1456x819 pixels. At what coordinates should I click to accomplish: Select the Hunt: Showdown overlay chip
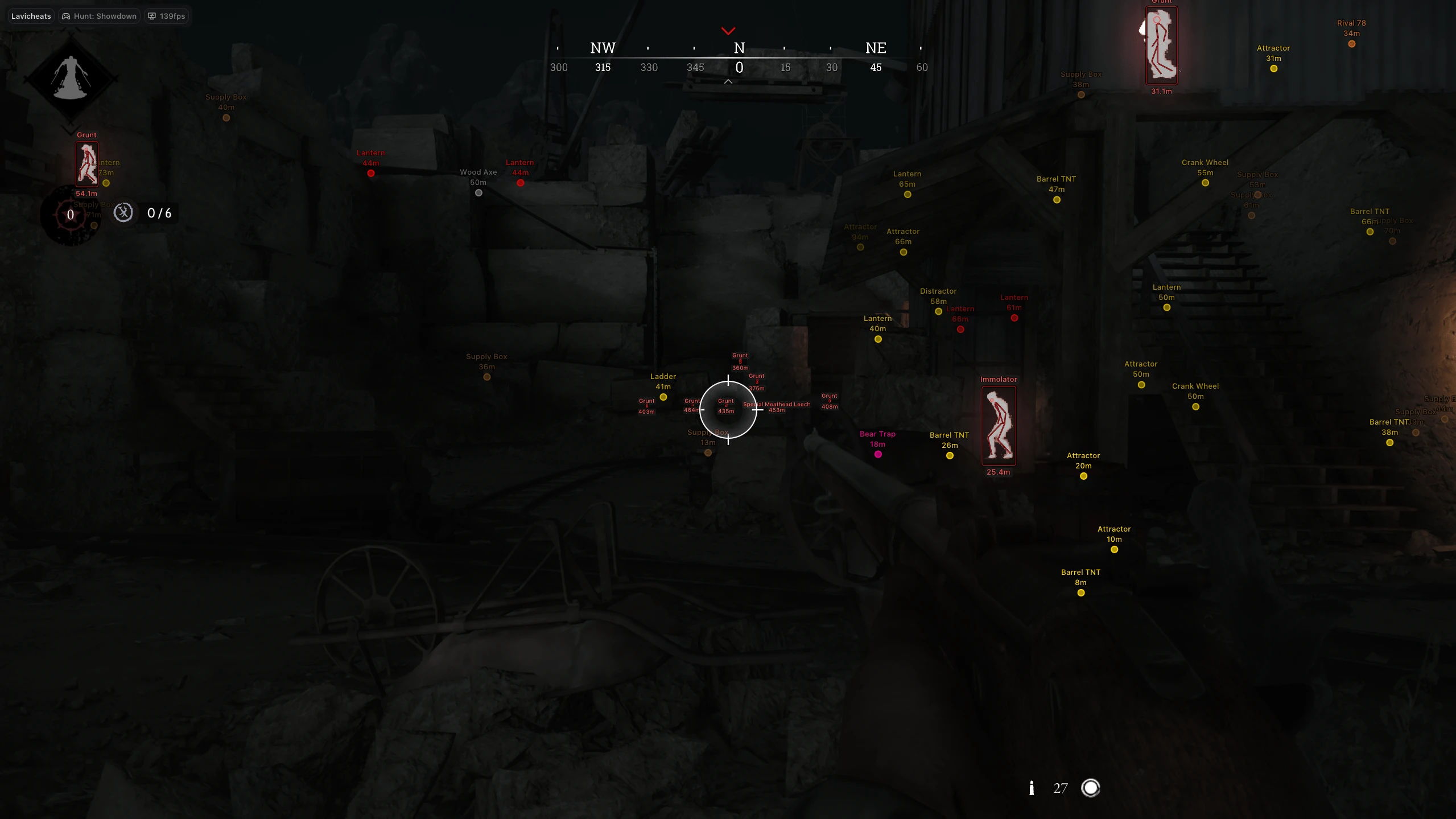coord(100,16)
